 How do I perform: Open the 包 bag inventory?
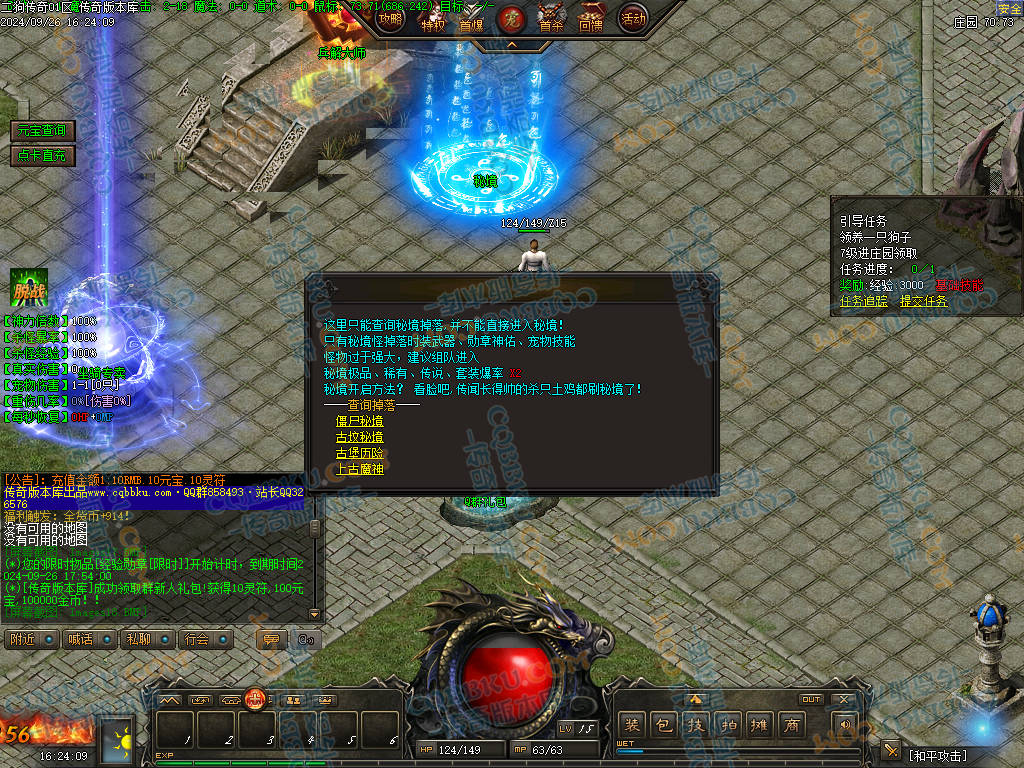[663, 725]
